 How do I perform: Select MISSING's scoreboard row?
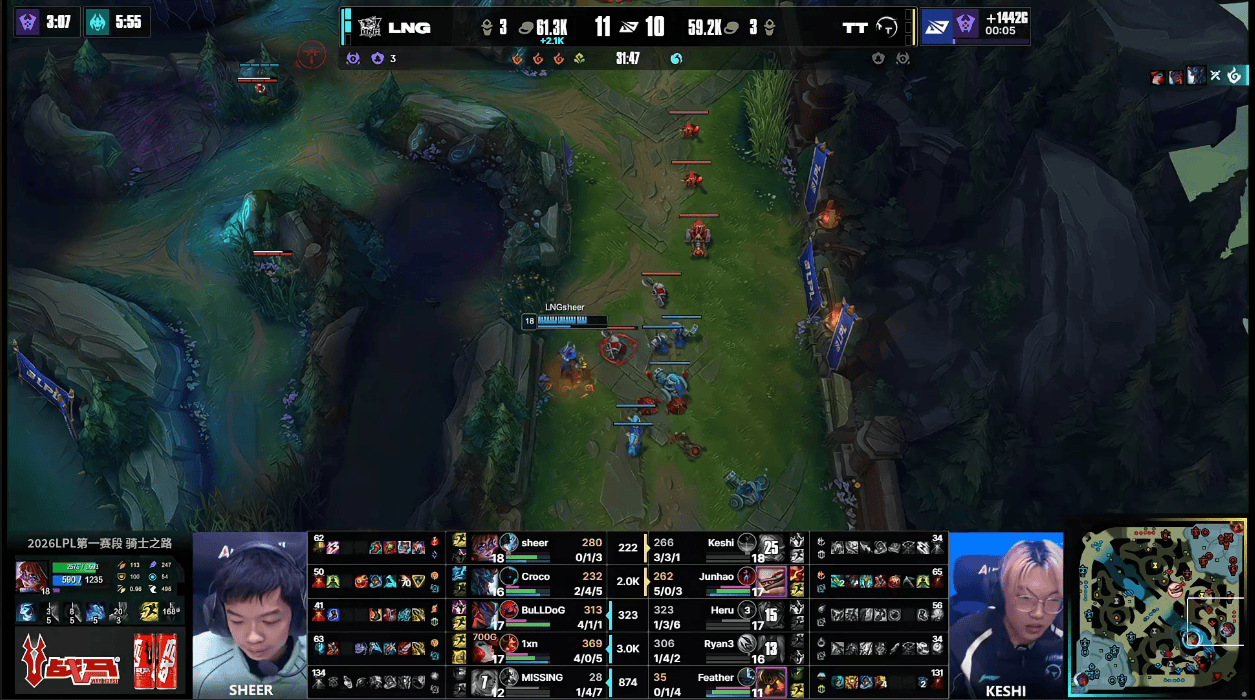pyautogui.click(x=545, y=683)
